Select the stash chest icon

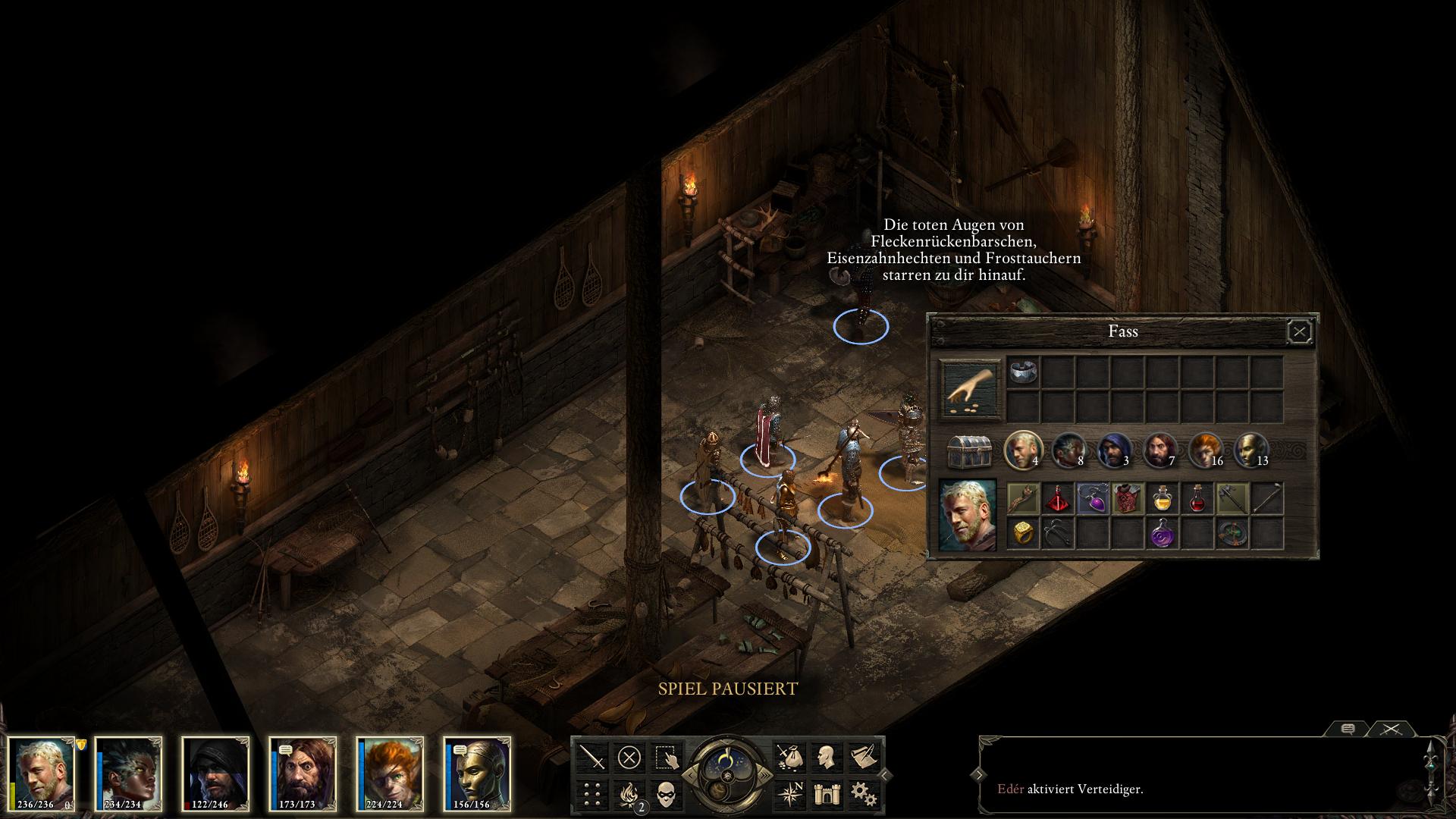(x=970, y=453)
